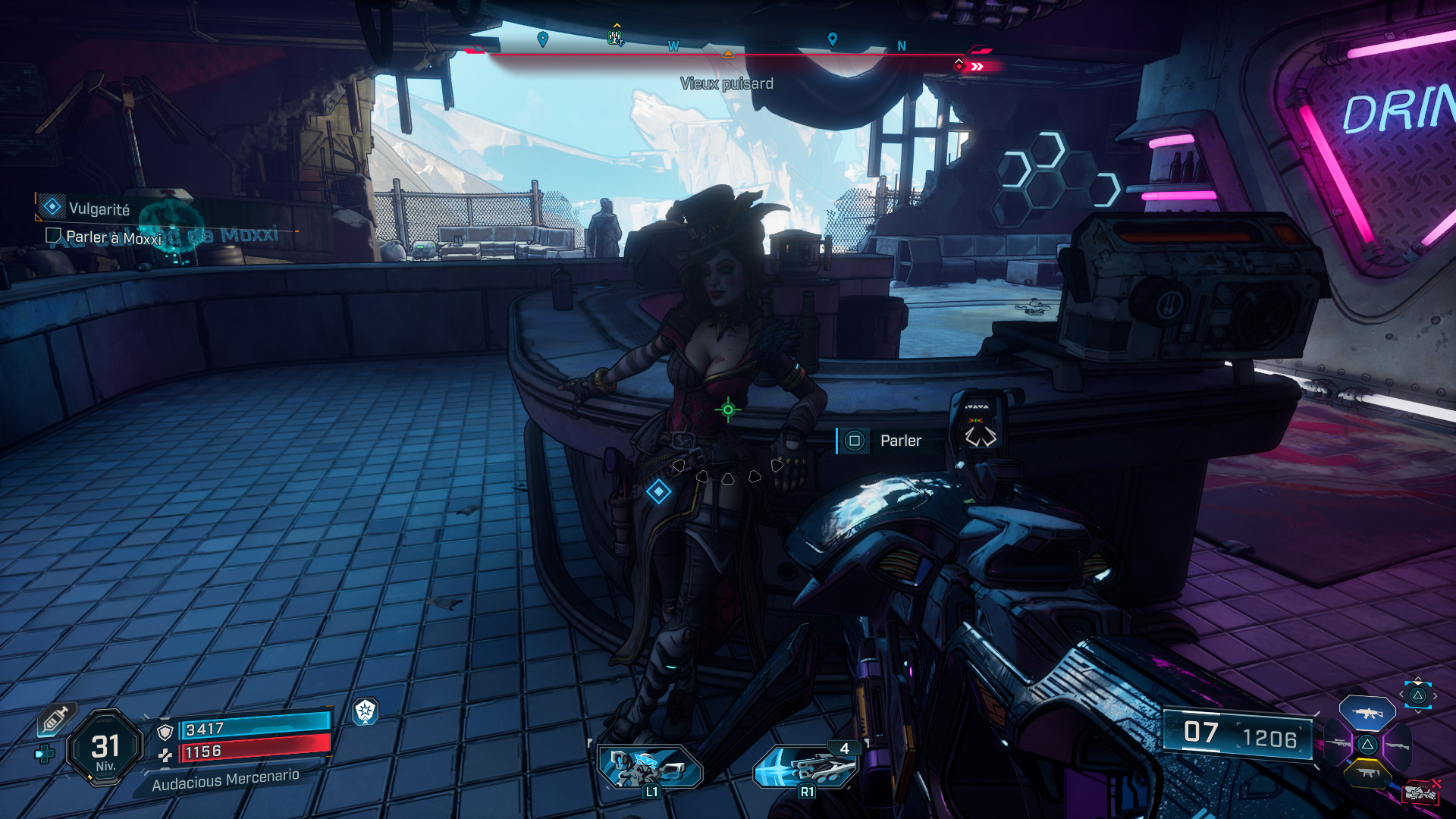Select the assault rifle in the weapon wheel
The width and height of the screenshot is (1456, 819).
1367,713
